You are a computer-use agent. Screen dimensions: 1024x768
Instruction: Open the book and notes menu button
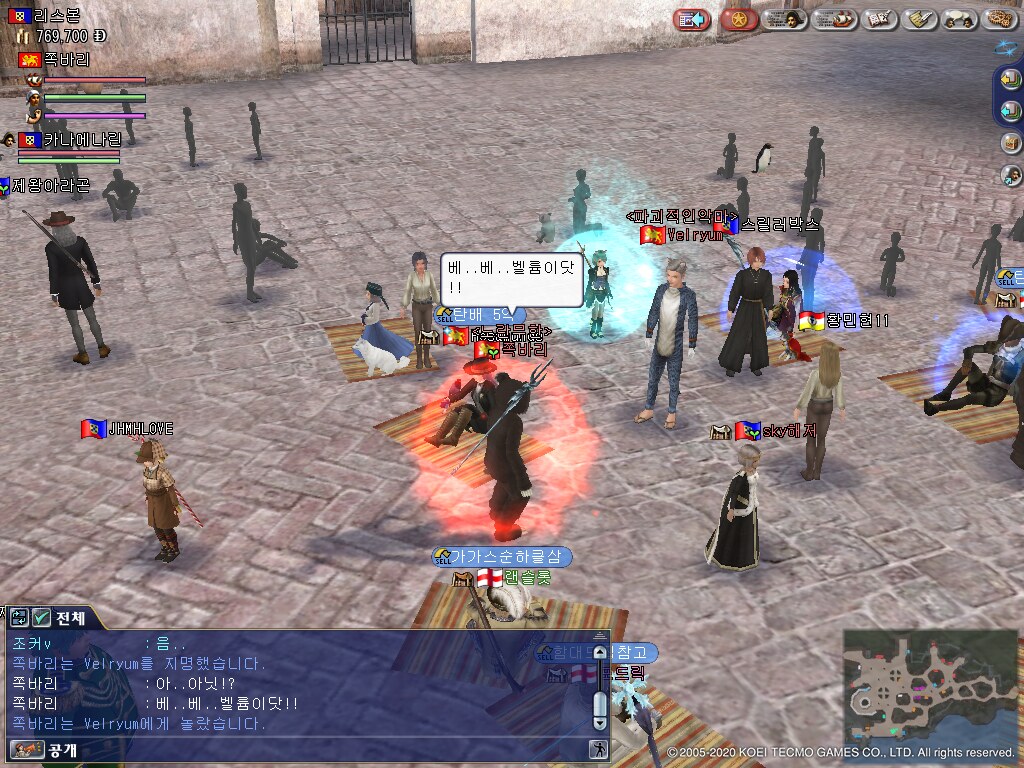[879, 19]
